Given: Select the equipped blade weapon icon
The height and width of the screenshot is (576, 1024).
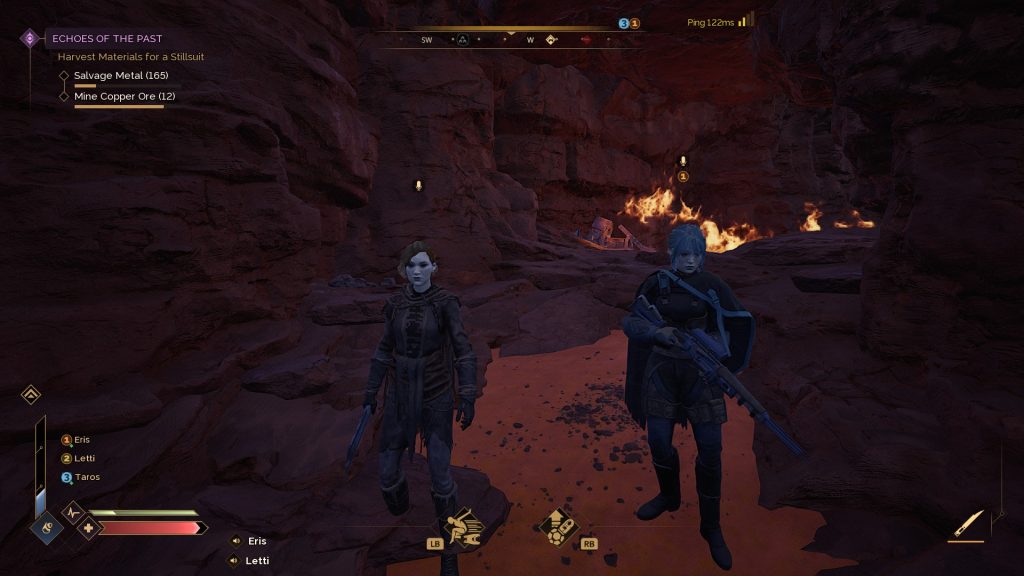Looking at the screenshot, I should [969, 524].
